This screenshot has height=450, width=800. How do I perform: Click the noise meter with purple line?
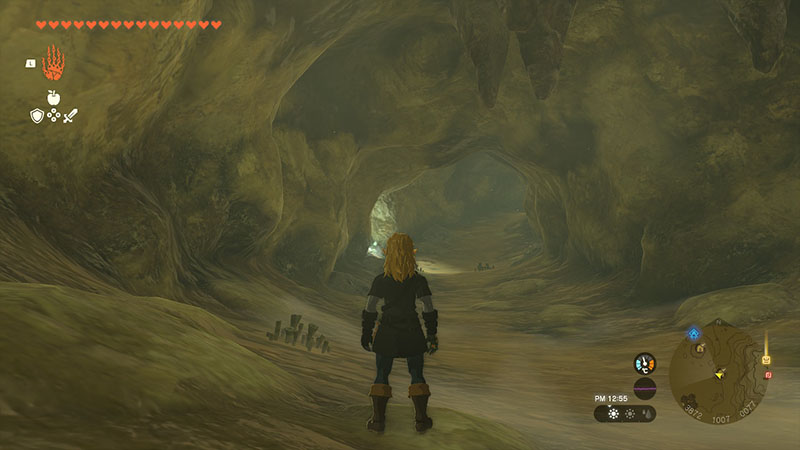(645, 388)
